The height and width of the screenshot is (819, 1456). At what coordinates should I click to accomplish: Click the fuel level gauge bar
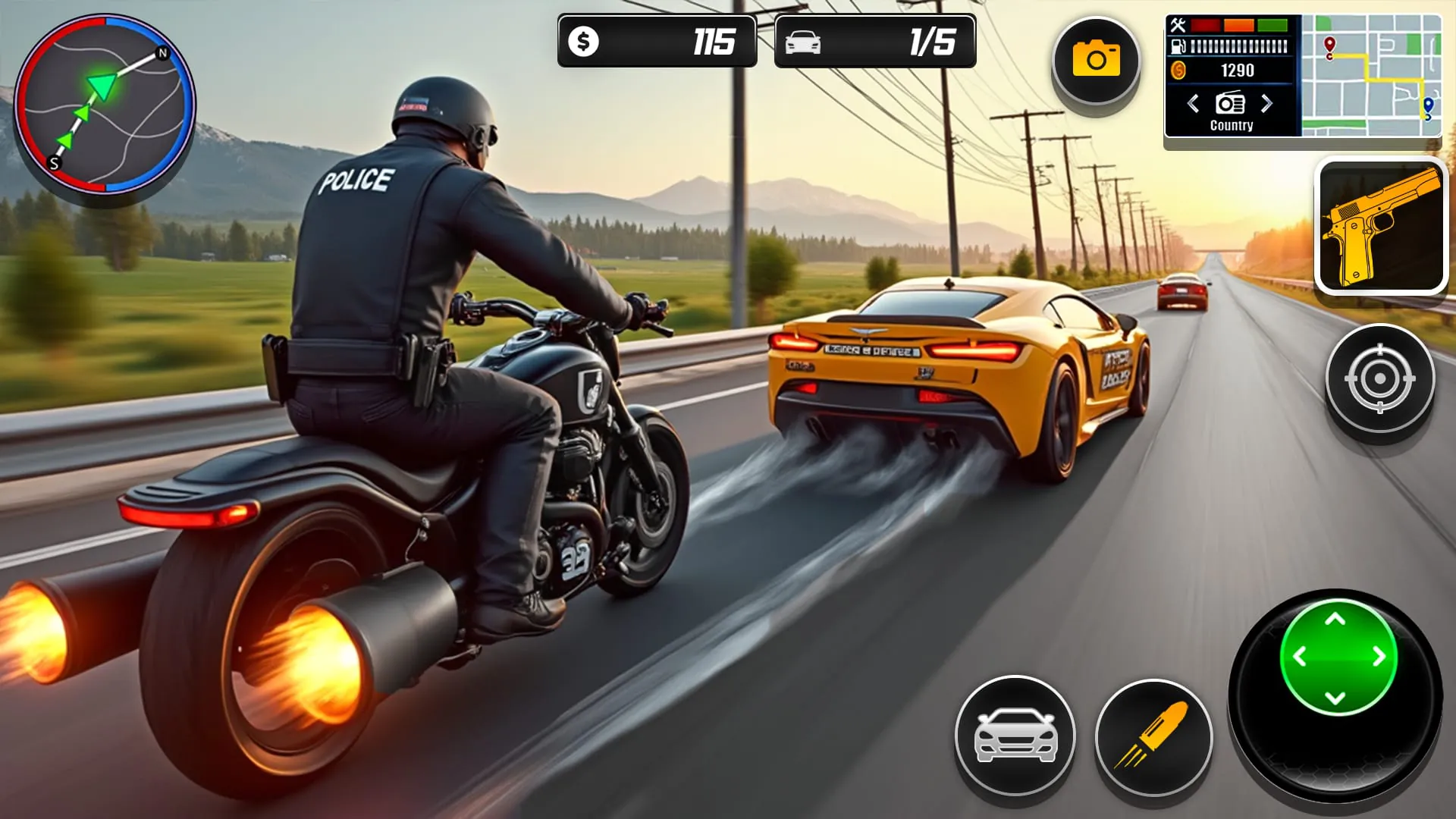click(1239, 45)
